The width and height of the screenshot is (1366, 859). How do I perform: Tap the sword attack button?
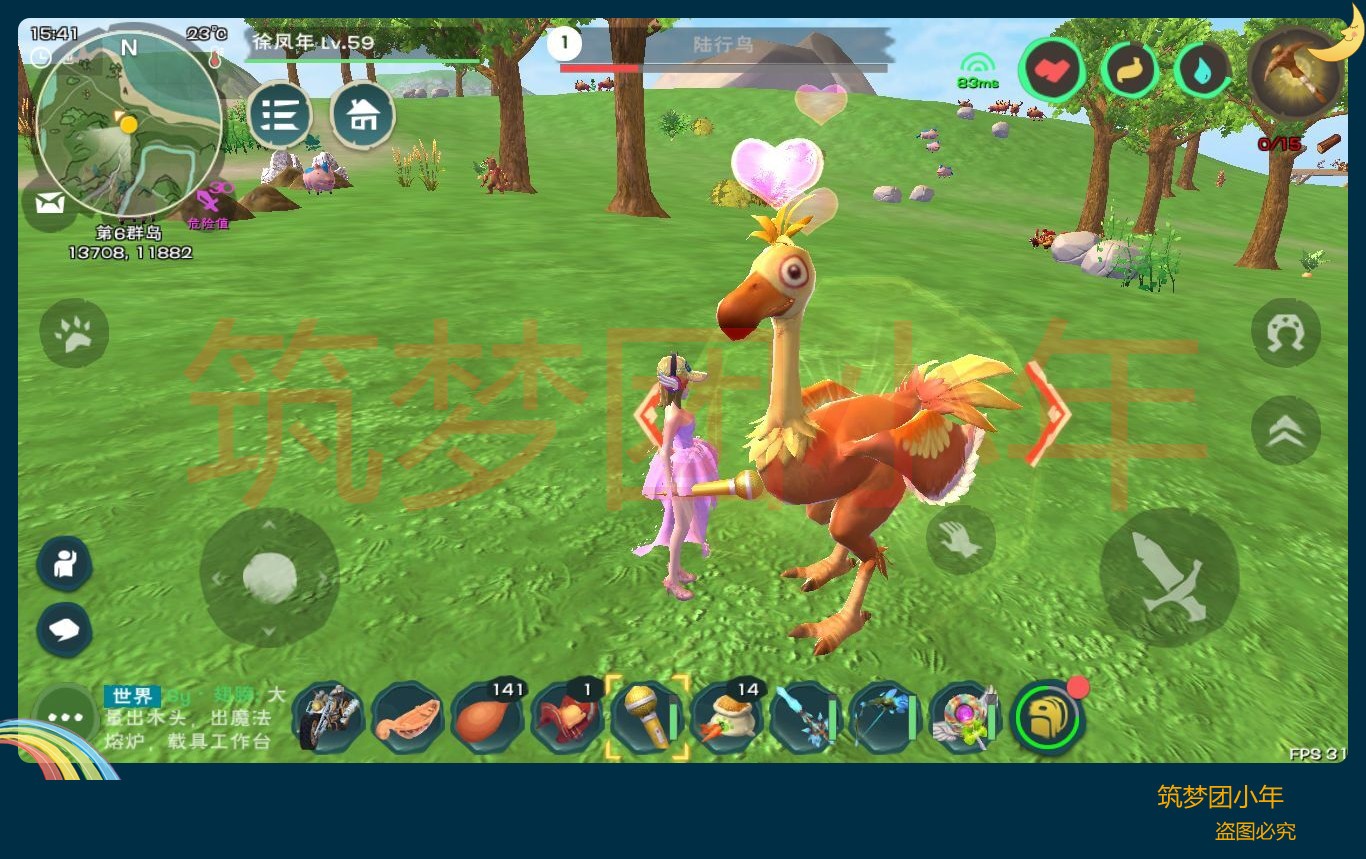[1168, 577]
